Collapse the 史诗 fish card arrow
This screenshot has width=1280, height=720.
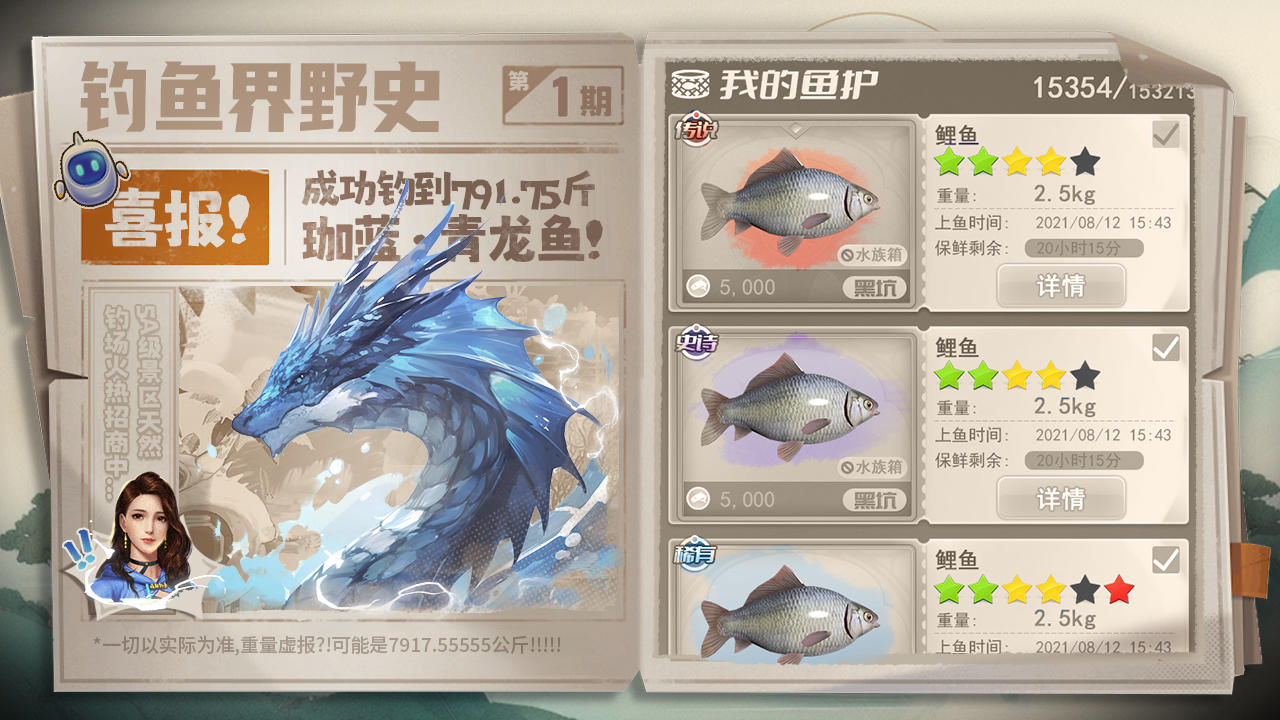[795, 333]
